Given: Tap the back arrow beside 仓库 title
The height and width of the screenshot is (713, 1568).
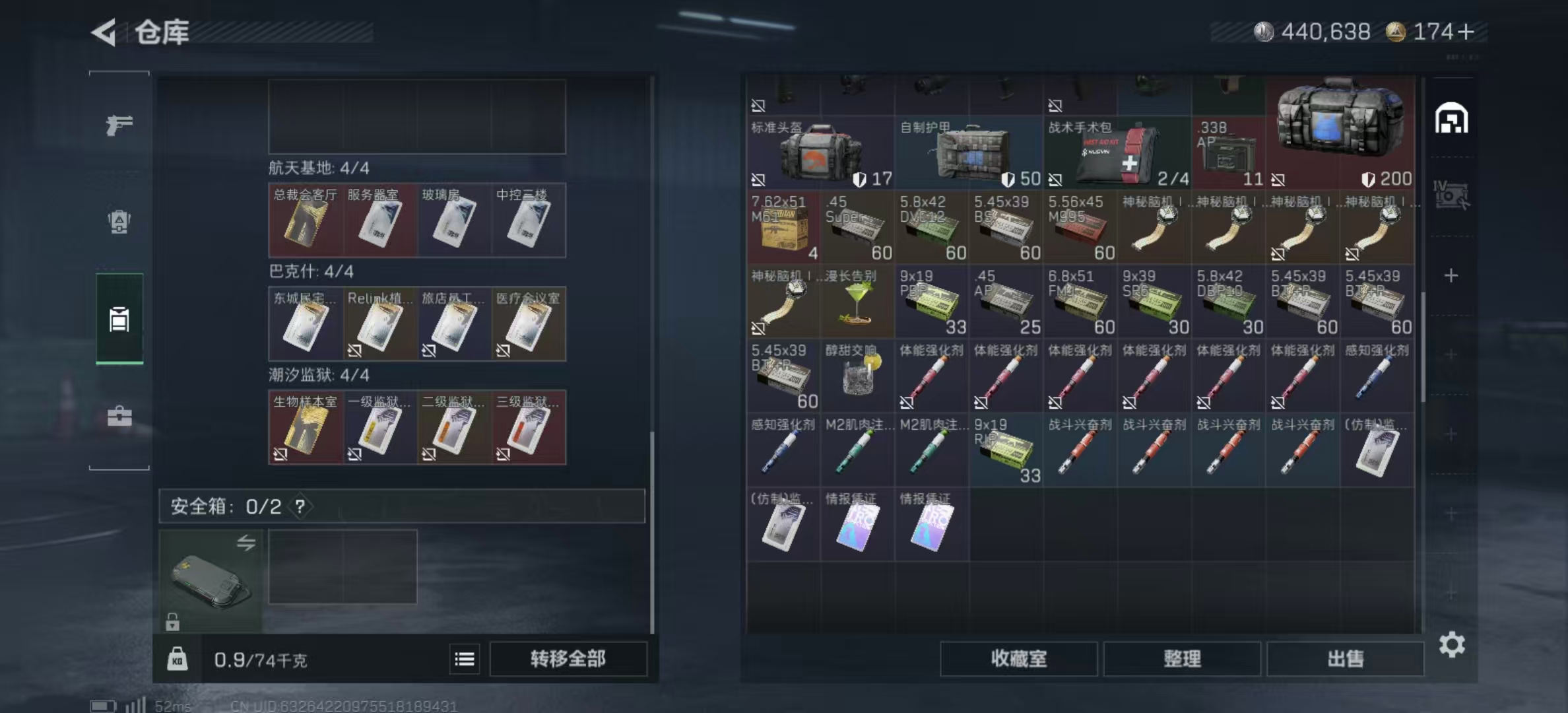Looking at the screenshot, I should click(x=106, y=30).
